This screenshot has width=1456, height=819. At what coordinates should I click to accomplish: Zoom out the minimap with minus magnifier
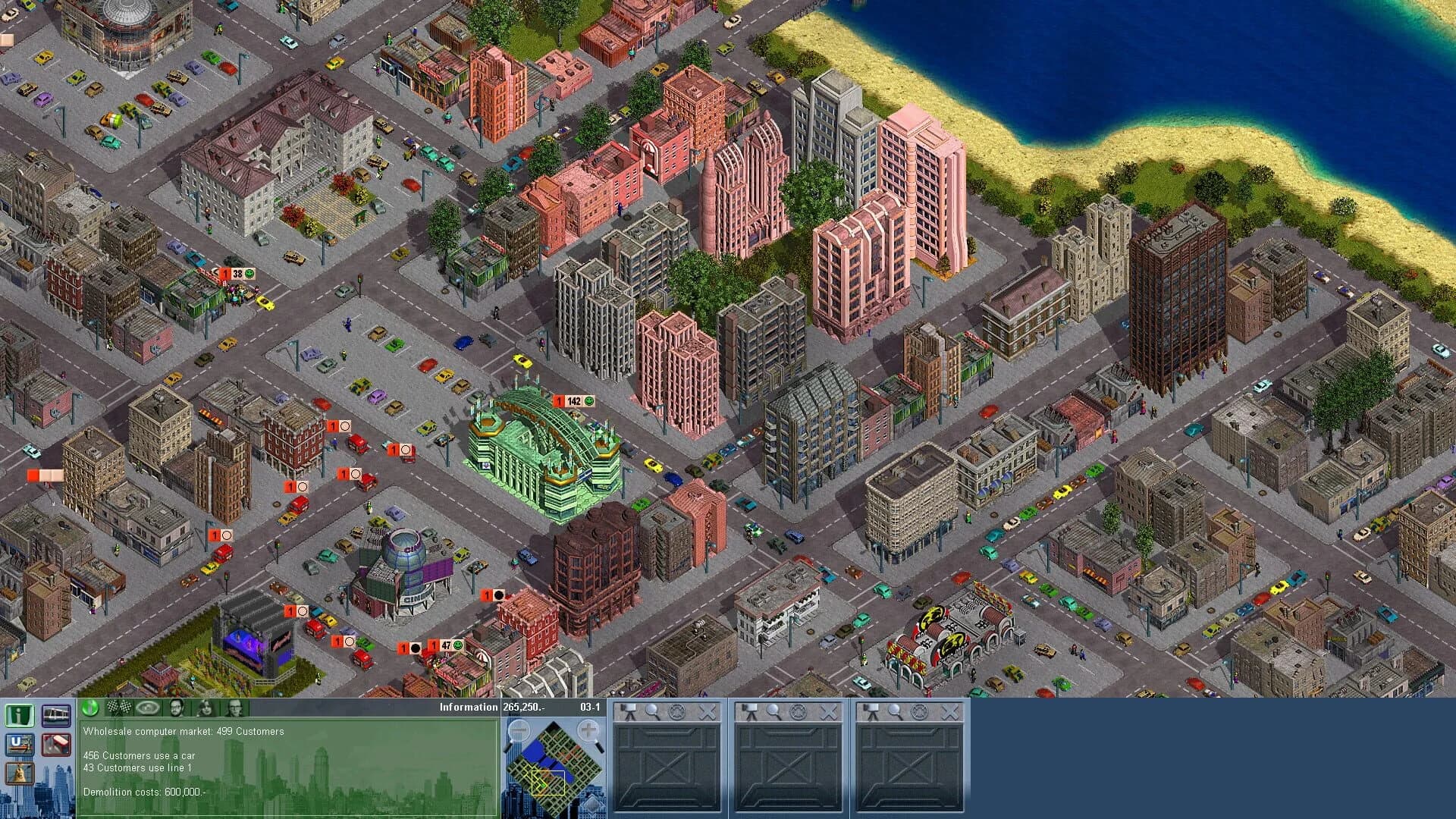point(519,730)
